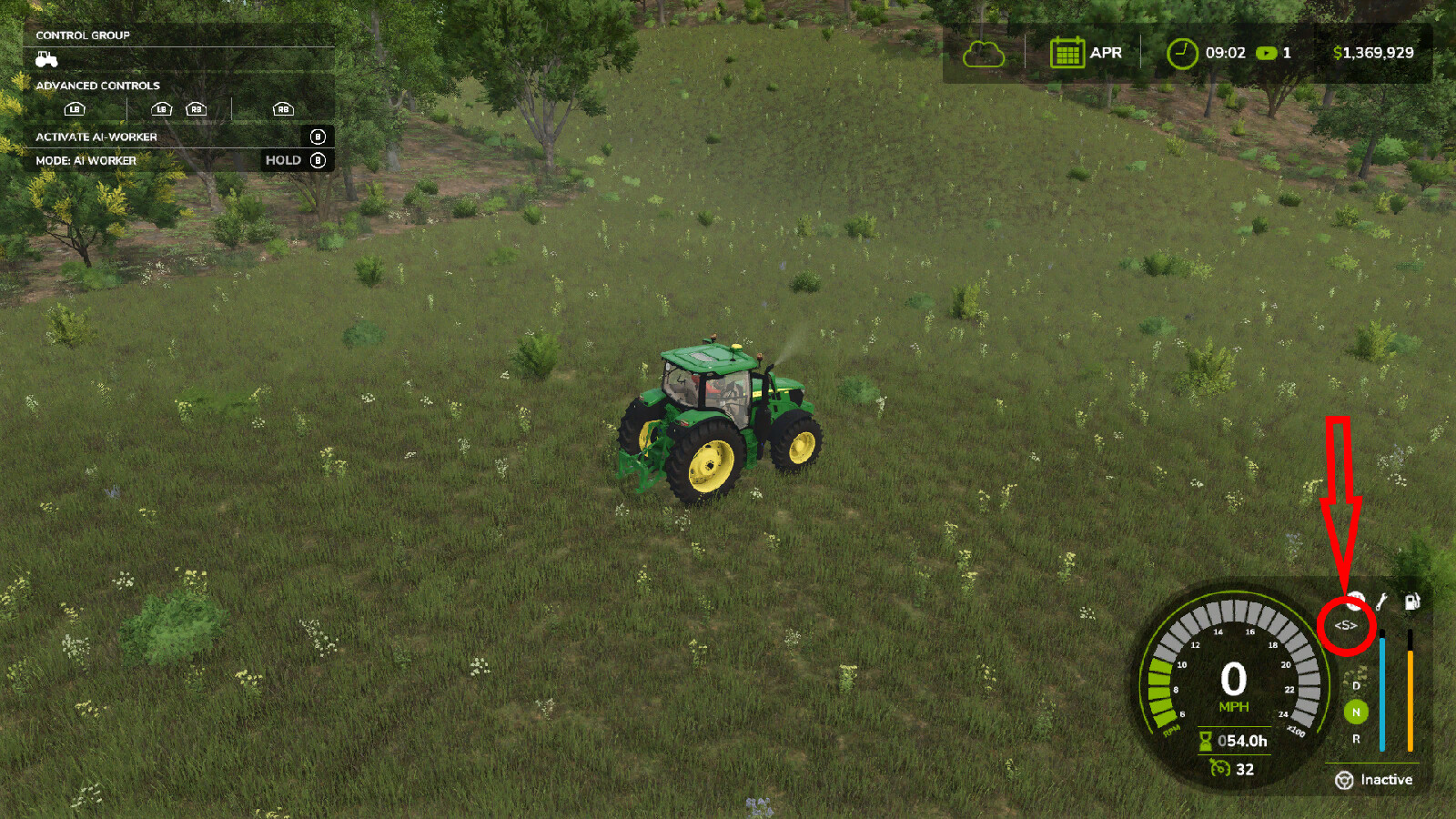Click the tractor icon under Control Group
The image size is (1456, 819).
click(x=46, y=60)
